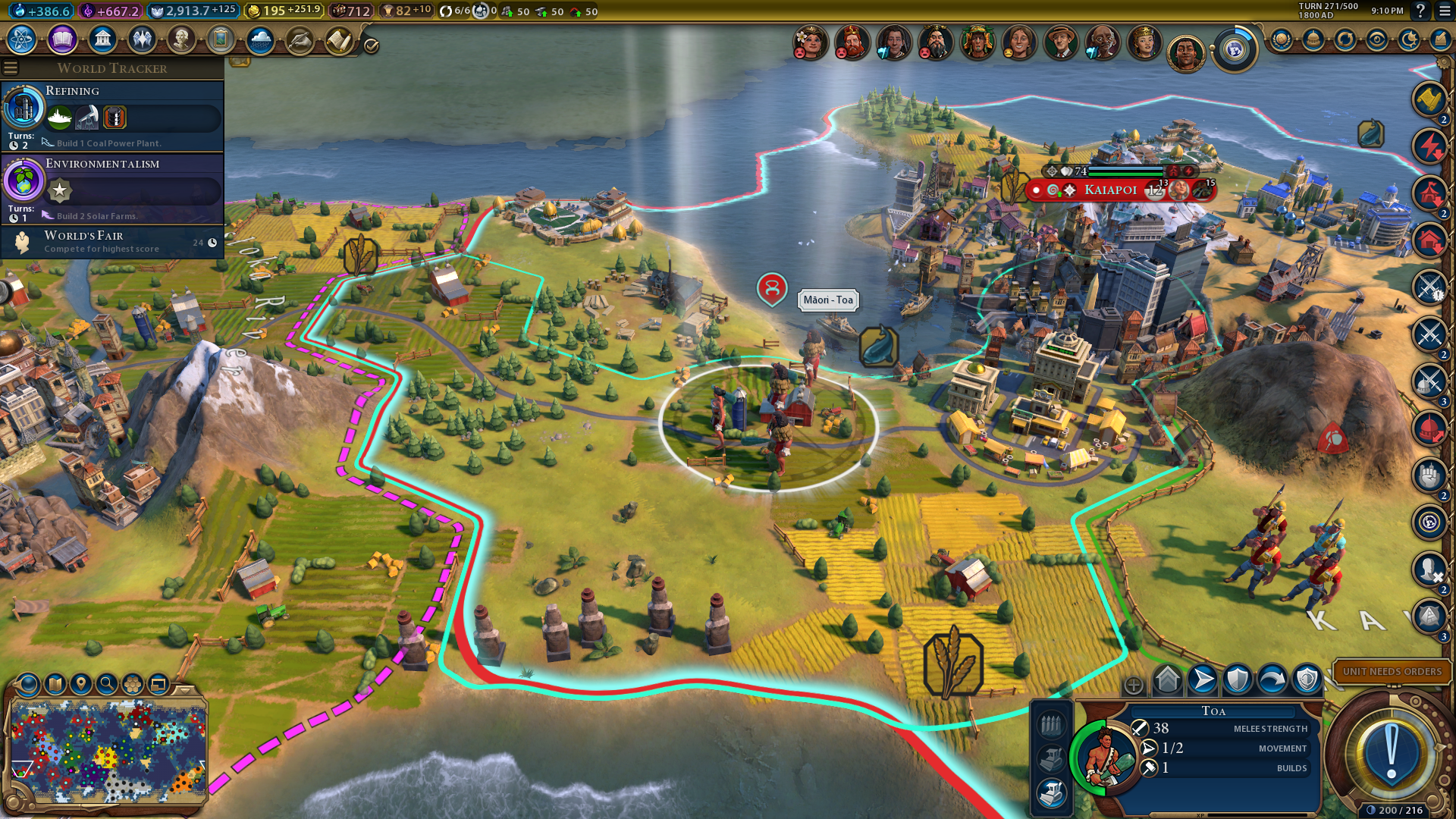1456x819 pixels.
Task: Open the Technology tree via atom icon
Action: tap(22, 39)
